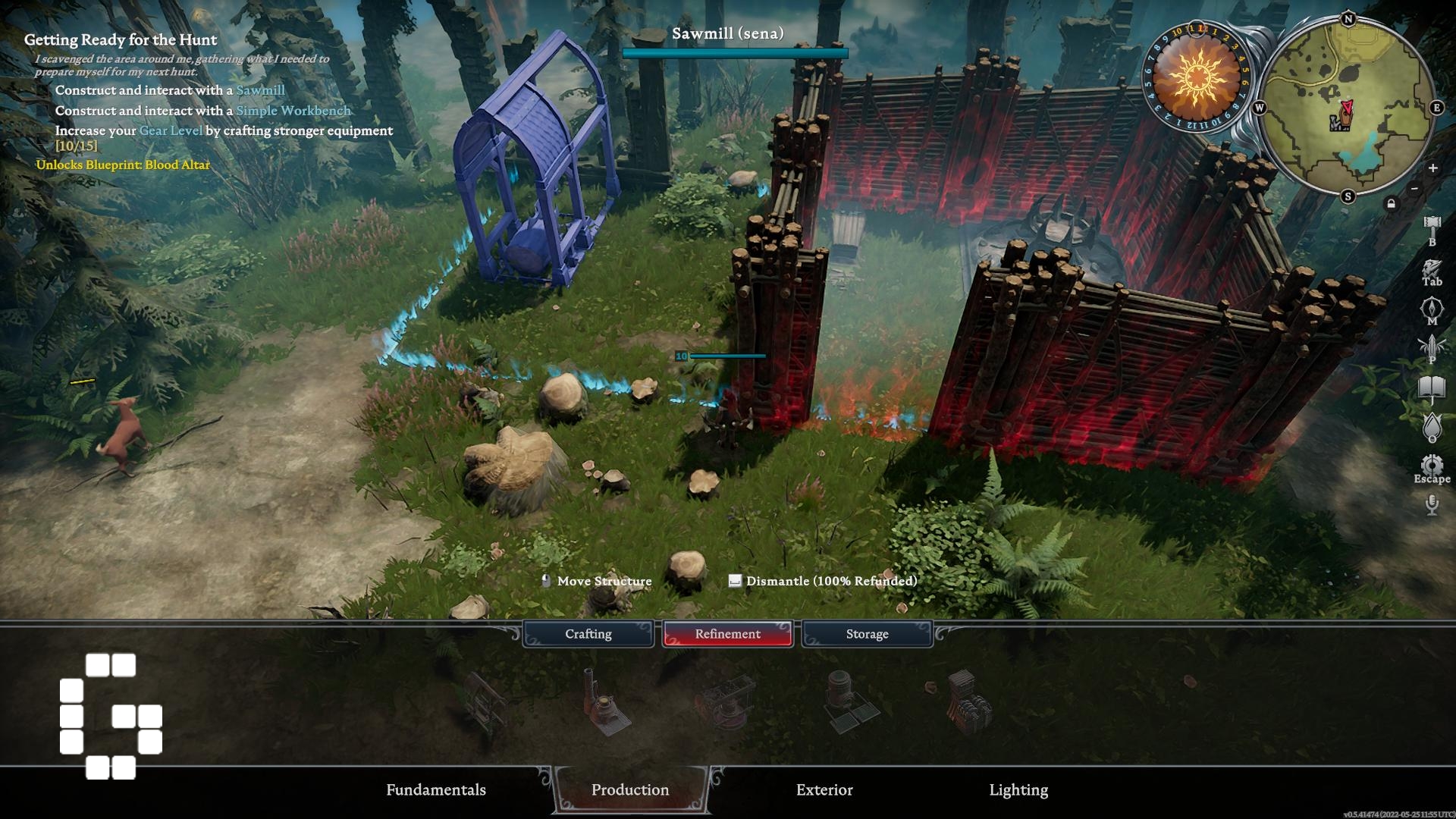Zoom out the minimap with minus button
This screenshot has height=819, width=1456.
1414,188
